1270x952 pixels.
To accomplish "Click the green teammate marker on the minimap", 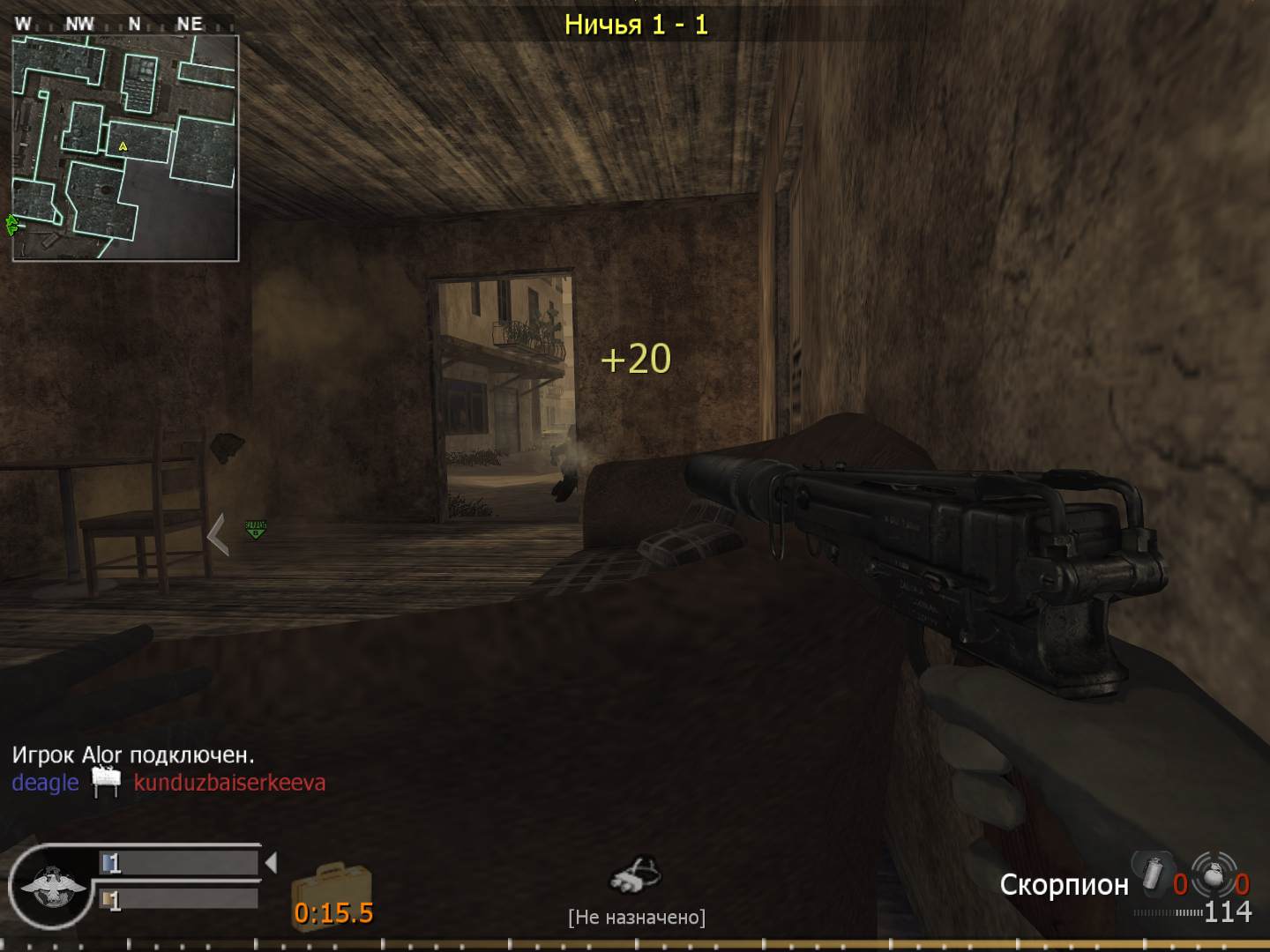I will coord(11,225).
